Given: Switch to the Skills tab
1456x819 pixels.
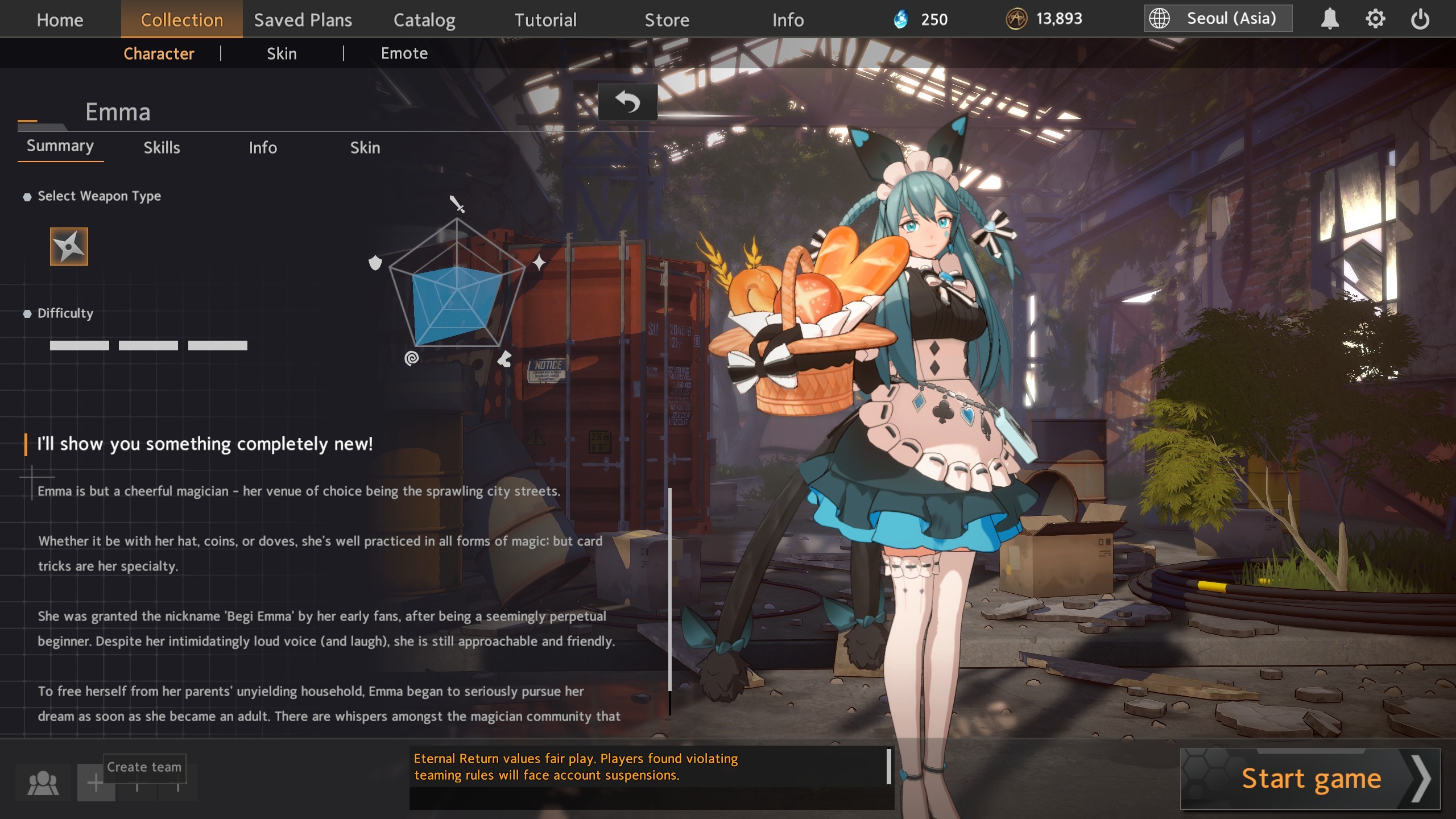Looking at the screenshot, I should [x=162, y=147].
